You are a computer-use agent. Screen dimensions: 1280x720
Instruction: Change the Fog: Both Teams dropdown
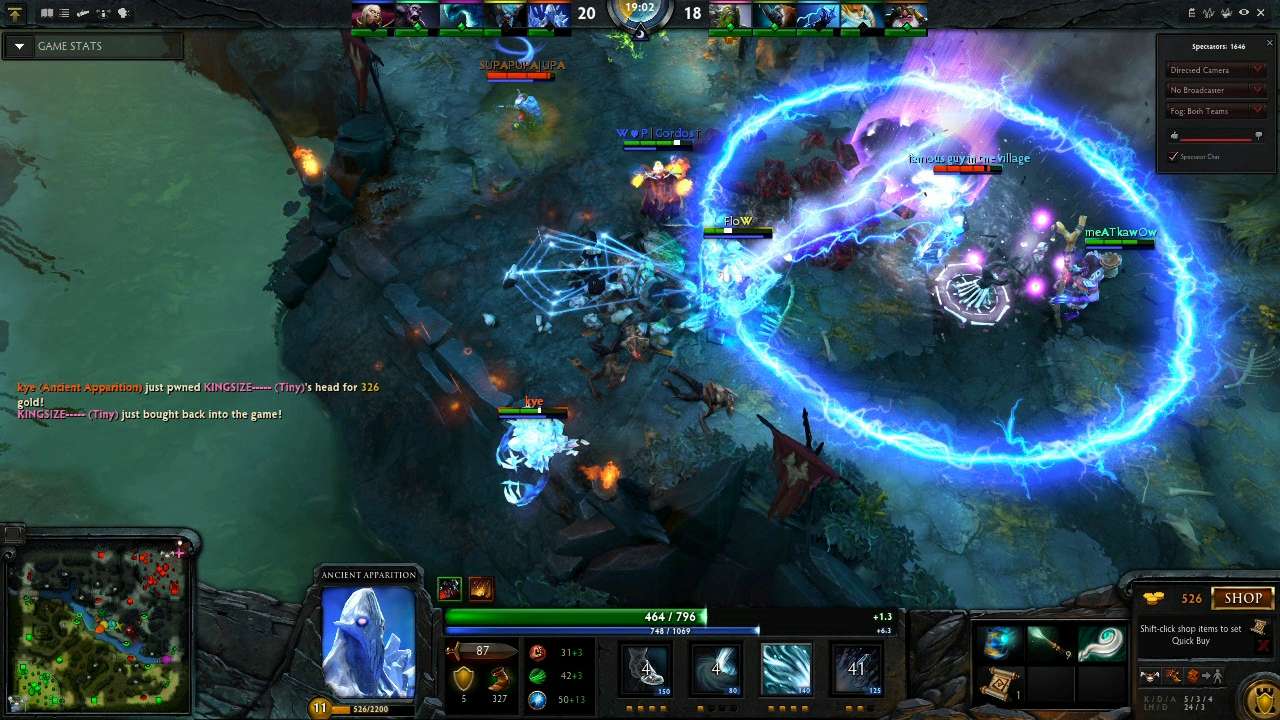tap(1217, 111)
